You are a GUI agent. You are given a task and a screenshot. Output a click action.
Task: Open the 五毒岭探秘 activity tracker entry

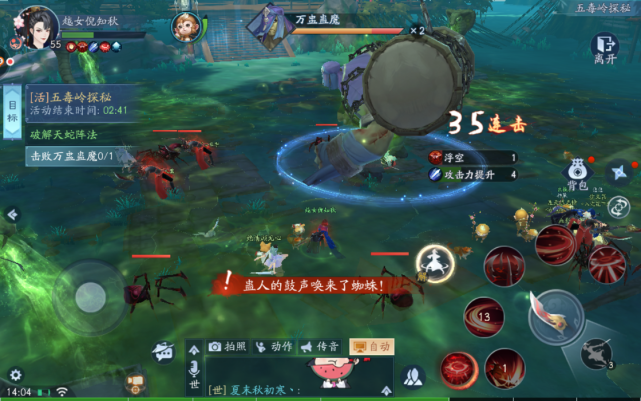[78, 103]
